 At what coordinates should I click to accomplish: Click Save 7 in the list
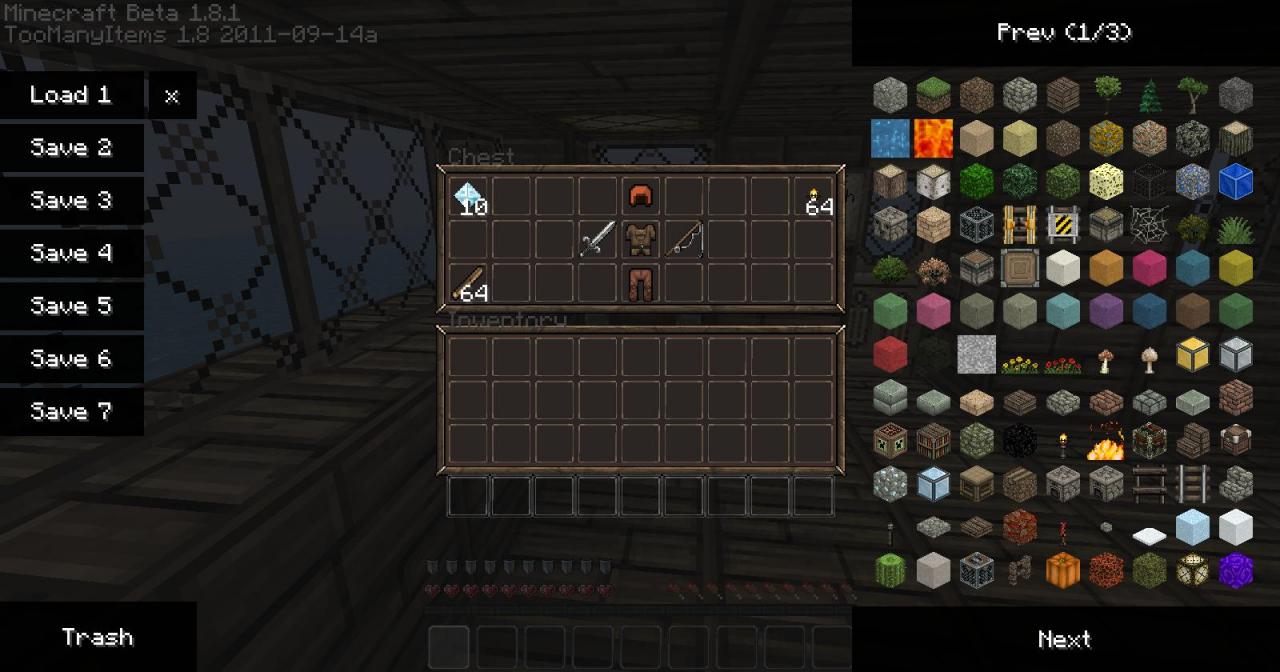tap(71, 412)
